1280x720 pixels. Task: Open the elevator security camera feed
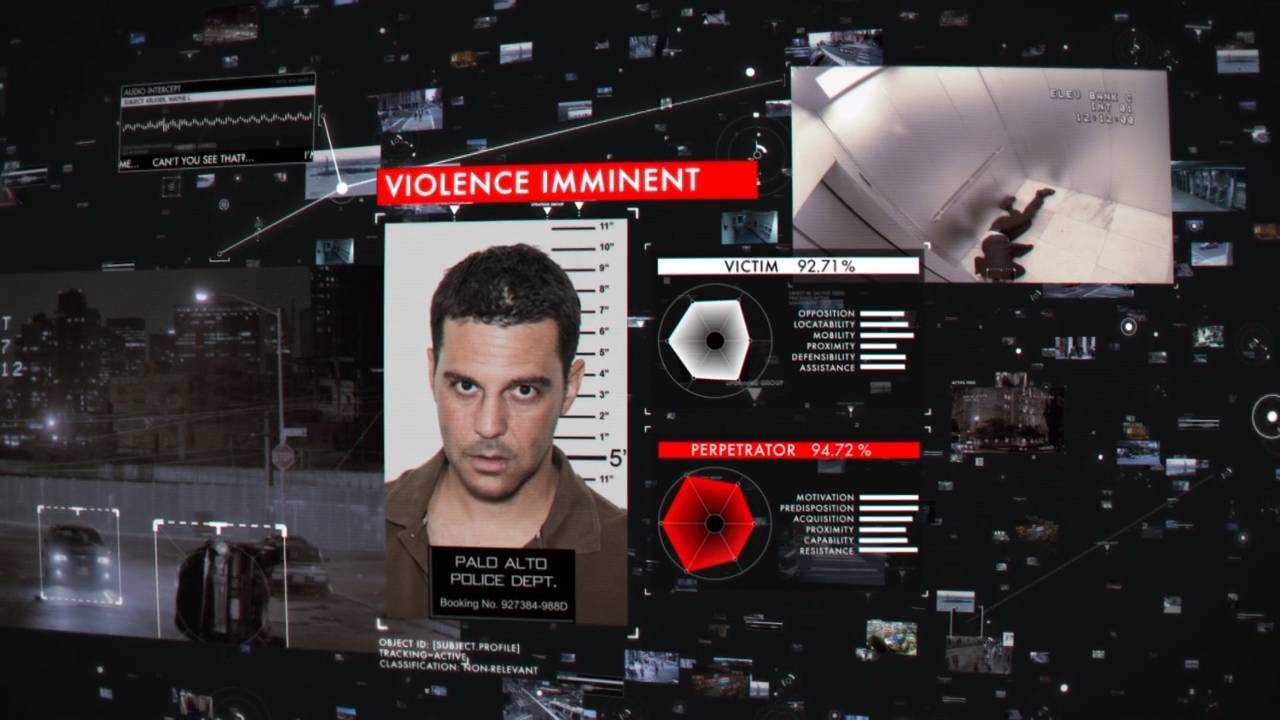980,175
